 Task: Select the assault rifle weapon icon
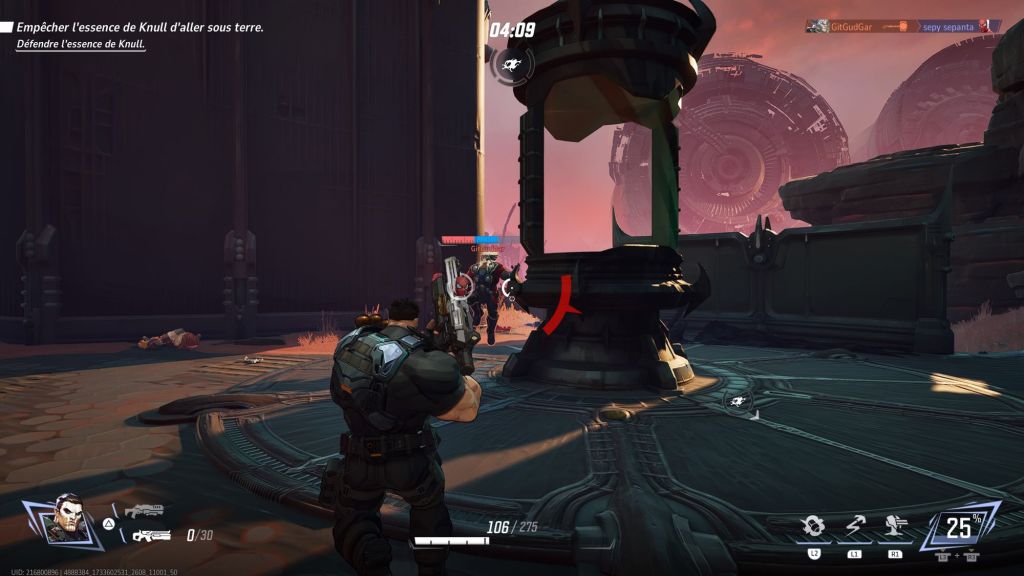click(x=151, y=536)
